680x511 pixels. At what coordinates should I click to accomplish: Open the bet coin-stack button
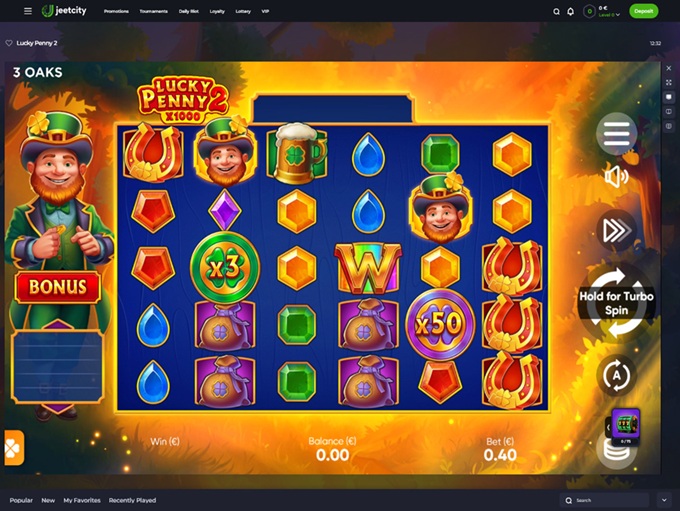point(616,451)
